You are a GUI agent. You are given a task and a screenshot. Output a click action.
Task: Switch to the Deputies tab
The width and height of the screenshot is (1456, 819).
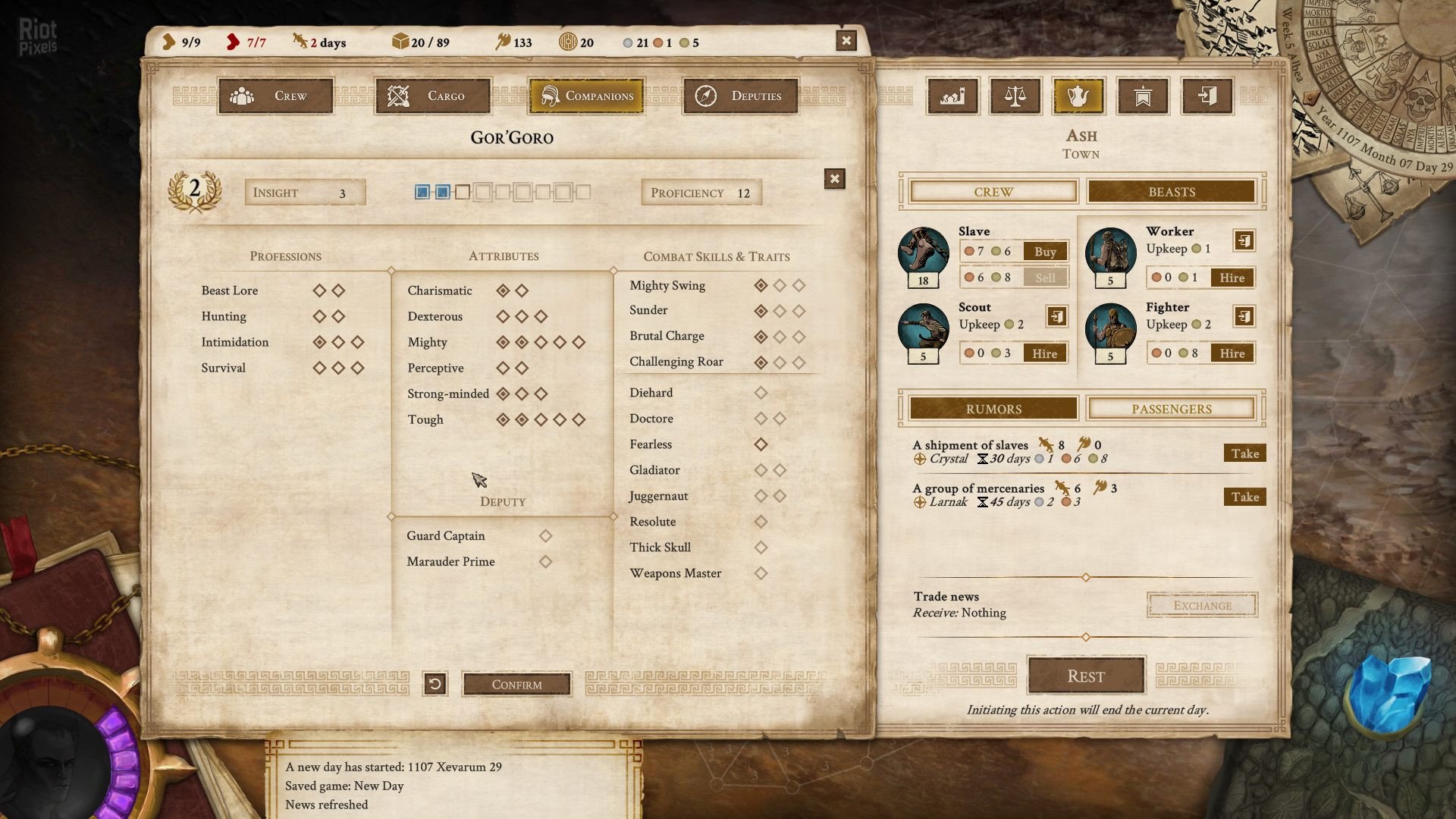click(x=739, y=96)
